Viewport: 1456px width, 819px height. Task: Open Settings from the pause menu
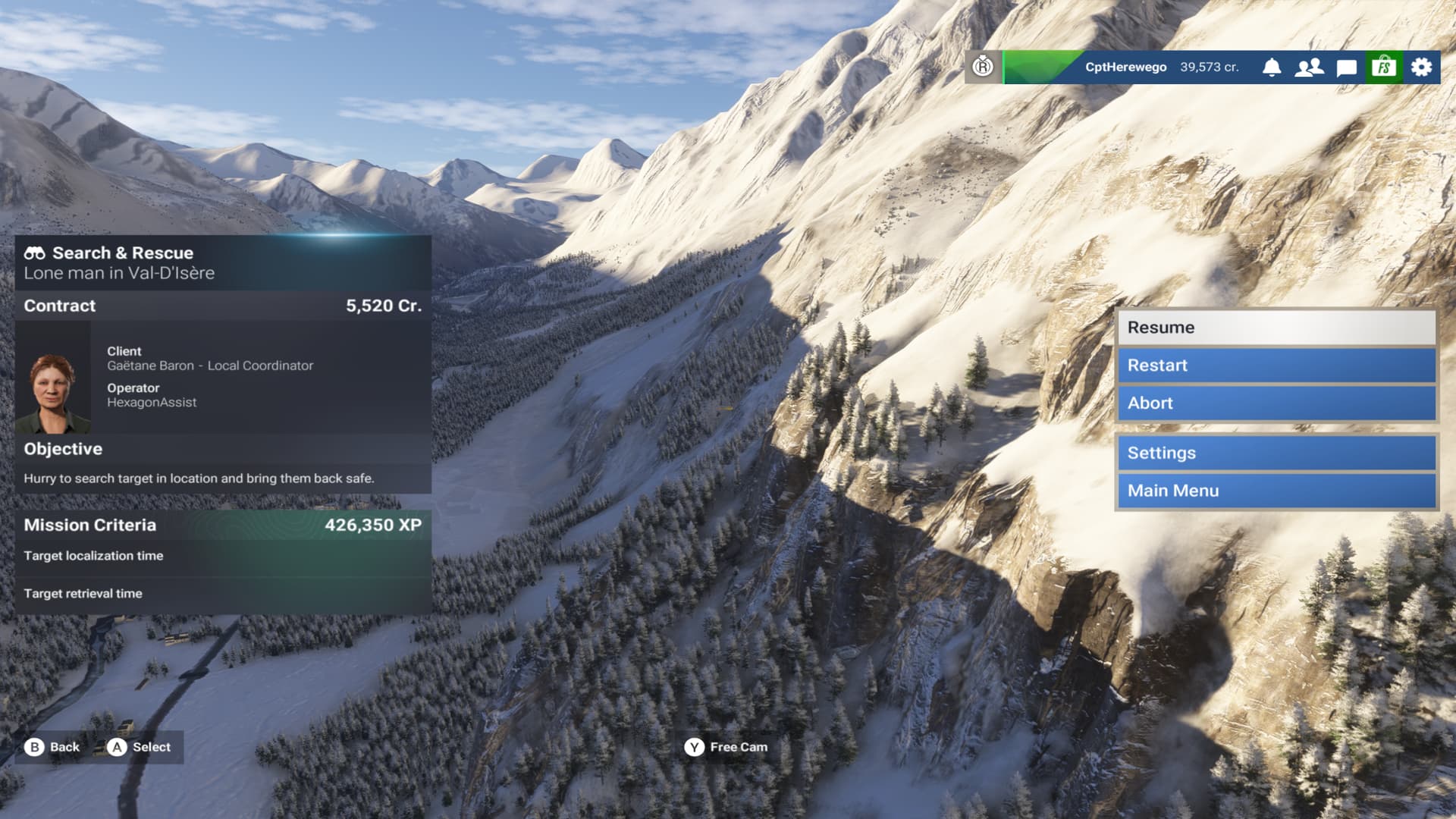(1276, 453)
